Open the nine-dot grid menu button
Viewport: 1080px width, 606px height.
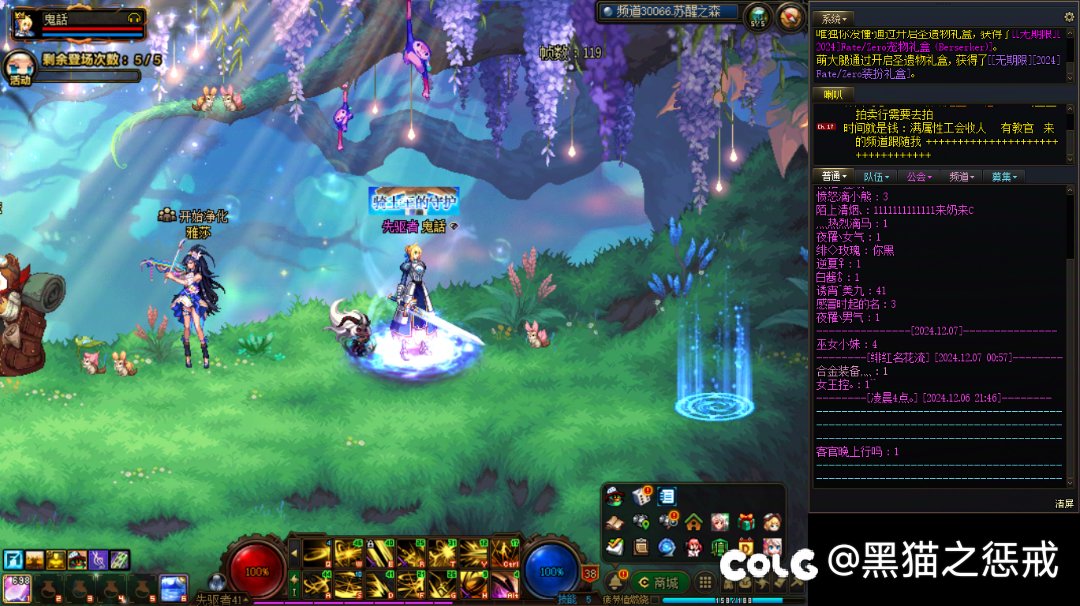click(x=706, y=582)
